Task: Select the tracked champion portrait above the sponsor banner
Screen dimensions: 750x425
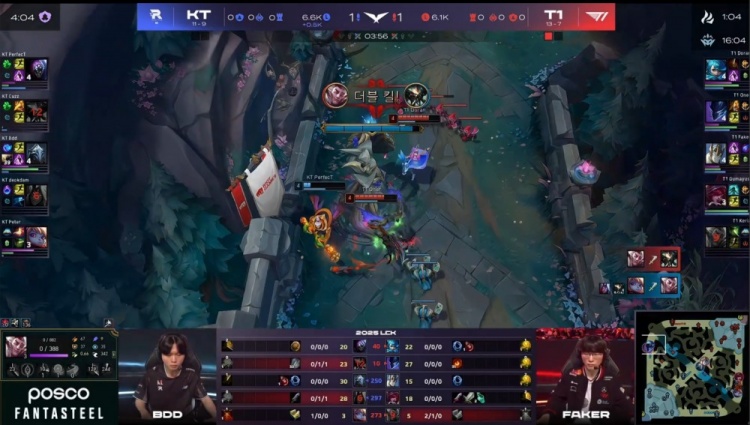Action: [16, 347]
